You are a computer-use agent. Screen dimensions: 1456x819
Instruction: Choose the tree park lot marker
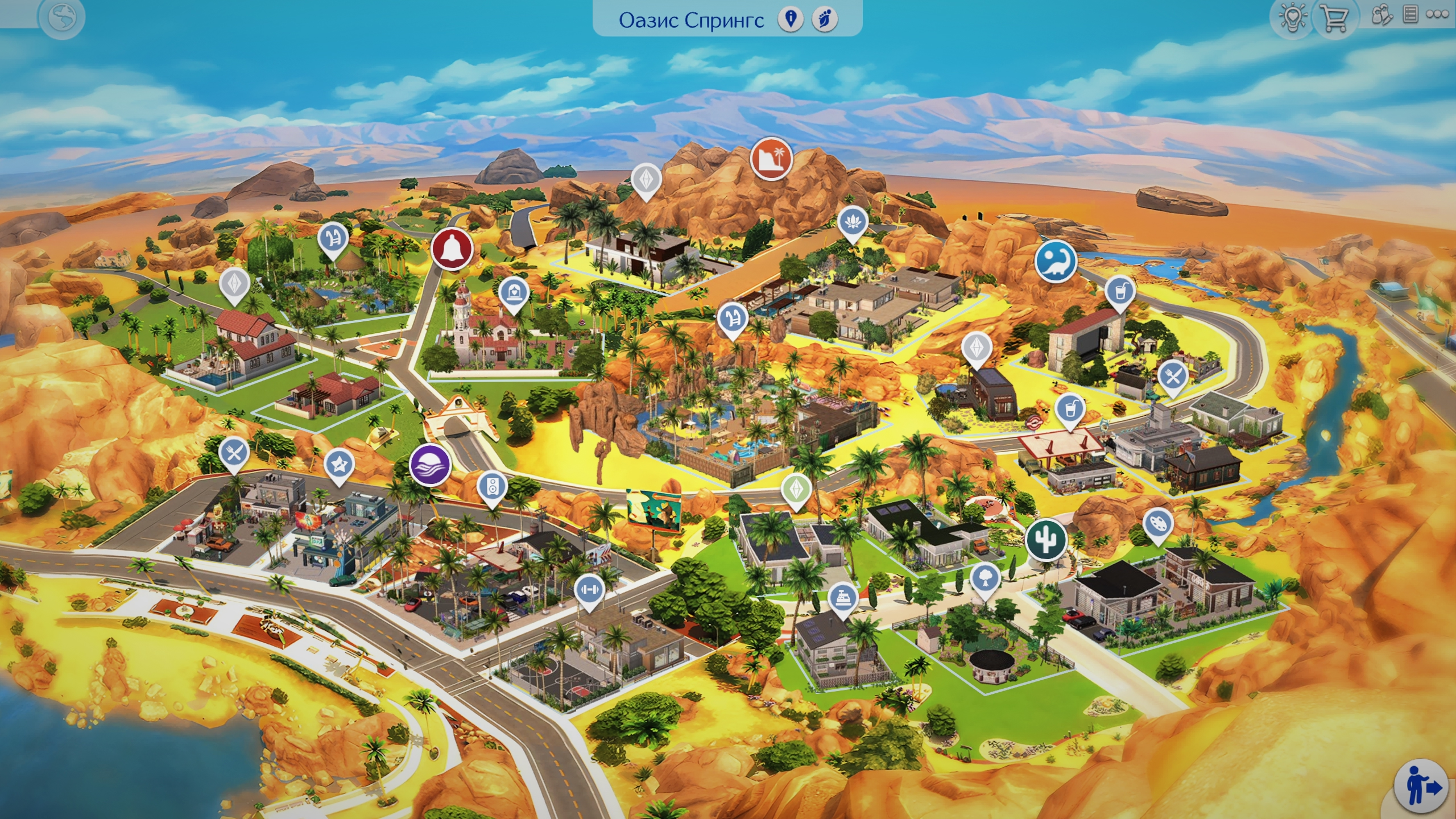tap(985, 578)
